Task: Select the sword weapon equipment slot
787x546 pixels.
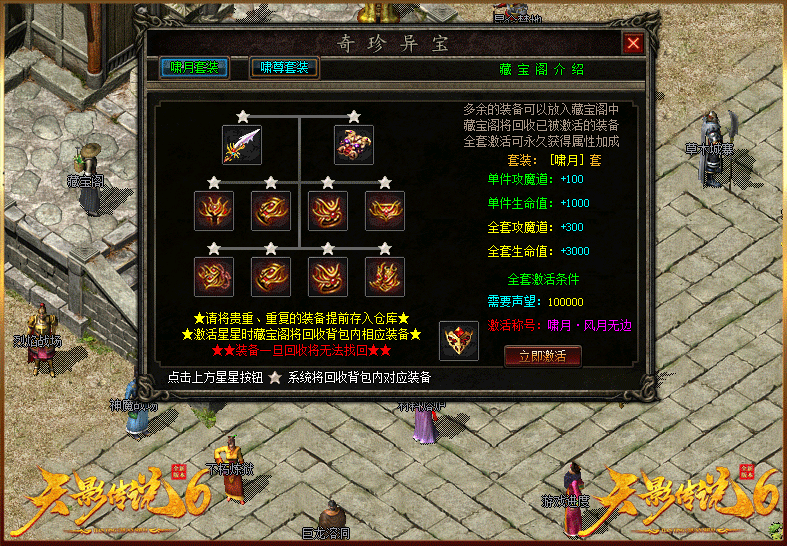Action: click(x=242, y=145)
